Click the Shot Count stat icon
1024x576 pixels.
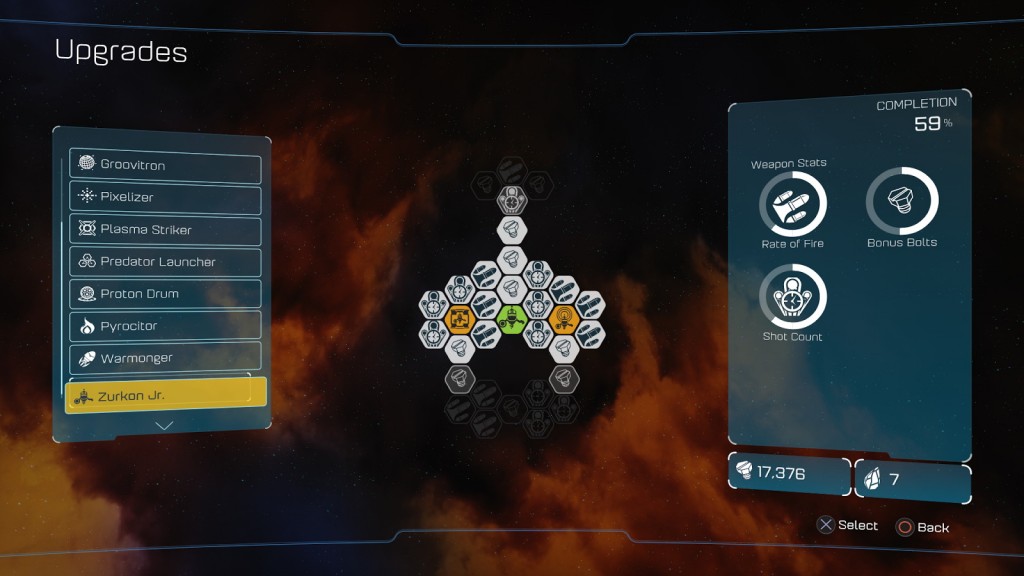coord(792,297)
